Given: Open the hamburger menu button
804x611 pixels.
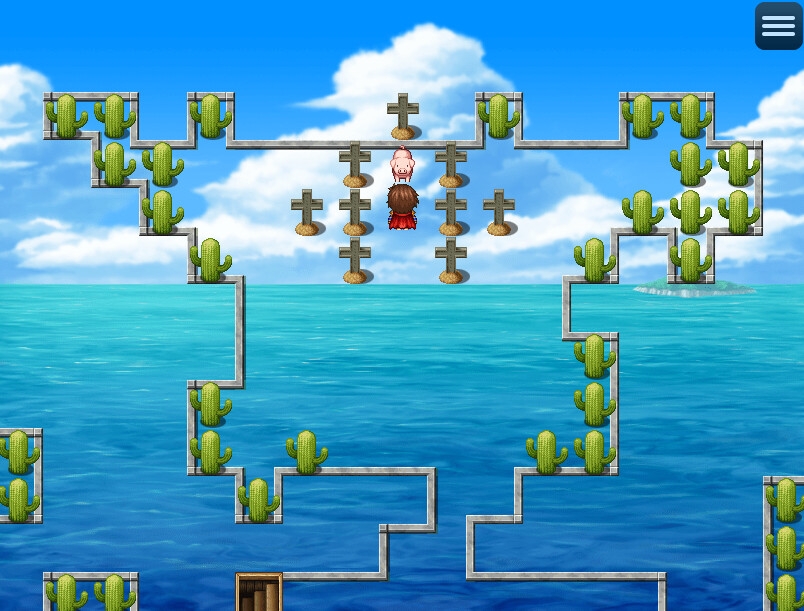Looking at the screenshot, I should pyautogui.click(x=778, y=26).
